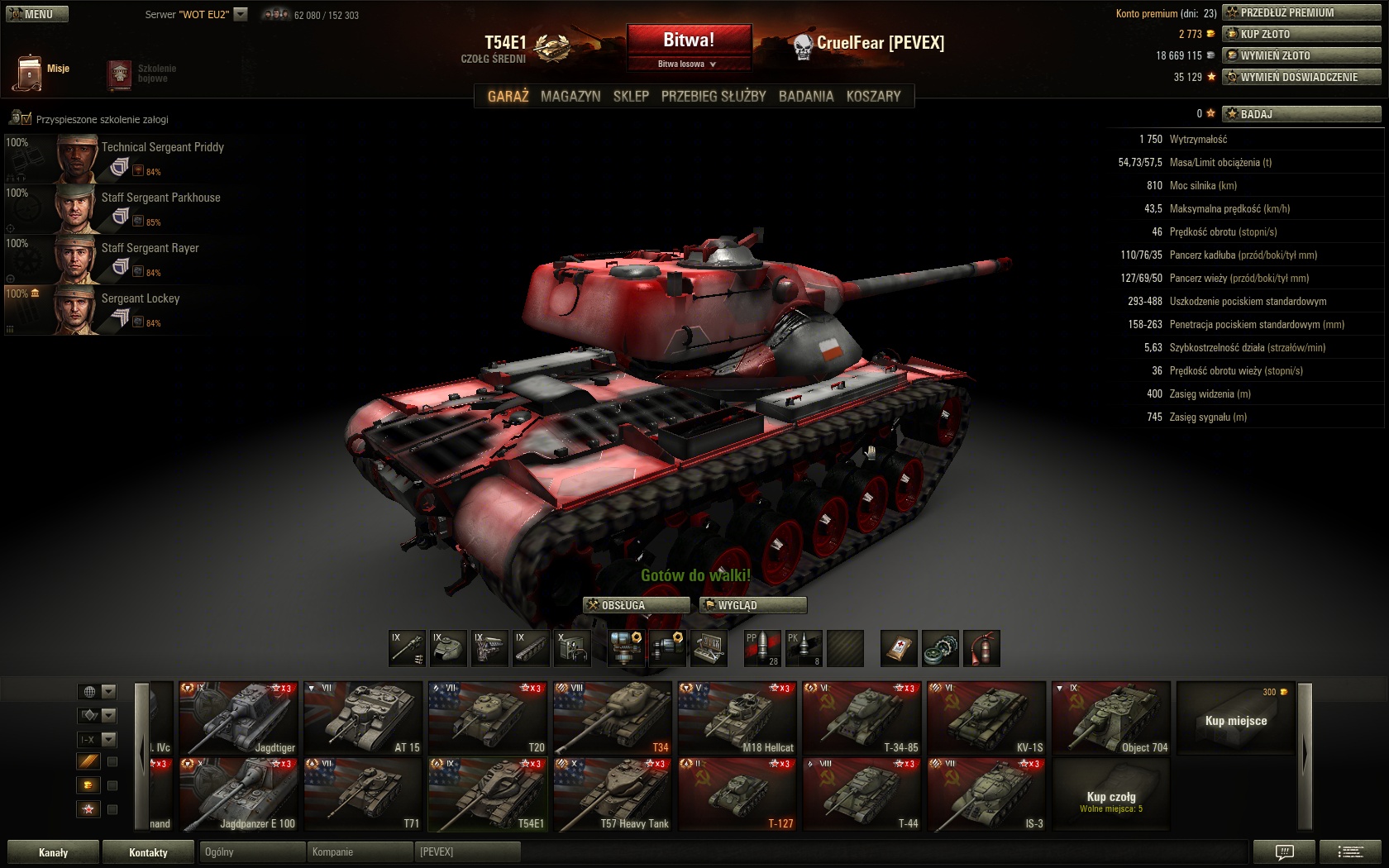Screen dimensions: 1389x868
Task: Switch to the MAGAZYN tab
Action: point(570,96)
